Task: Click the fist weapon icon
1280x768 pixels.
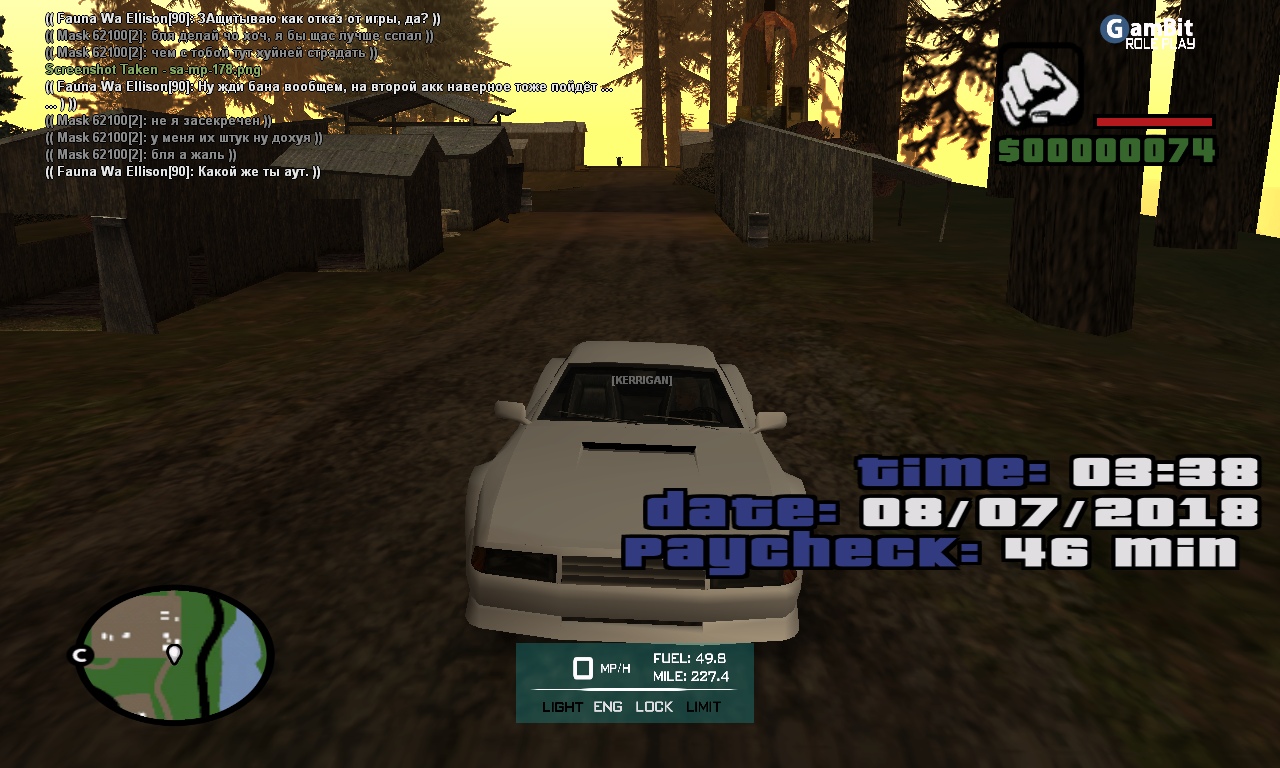Action: [1039, 86]
